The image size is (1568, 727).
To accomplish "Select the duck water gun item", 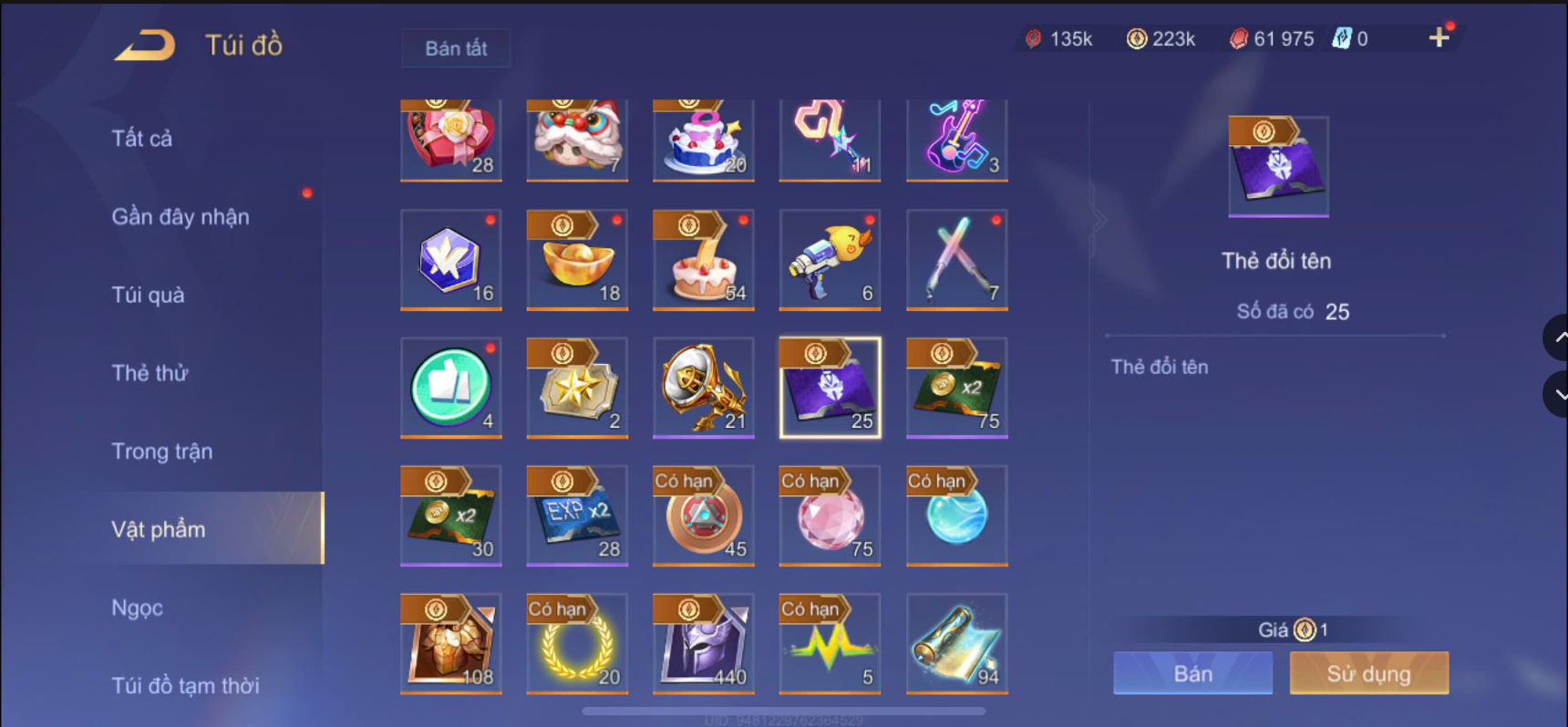I will click(829, 262).
